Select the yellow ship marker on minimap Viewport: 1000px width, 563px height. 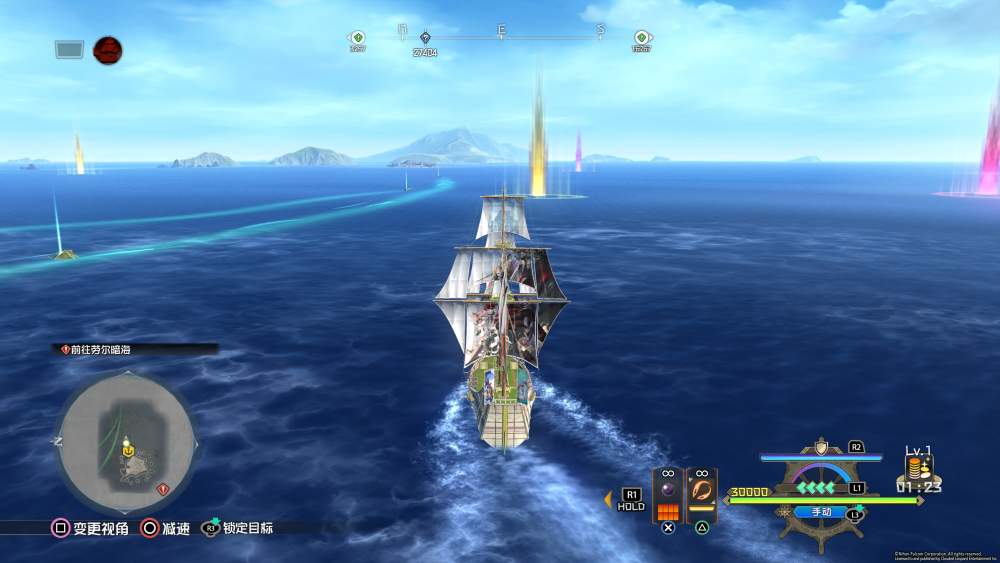127,451
